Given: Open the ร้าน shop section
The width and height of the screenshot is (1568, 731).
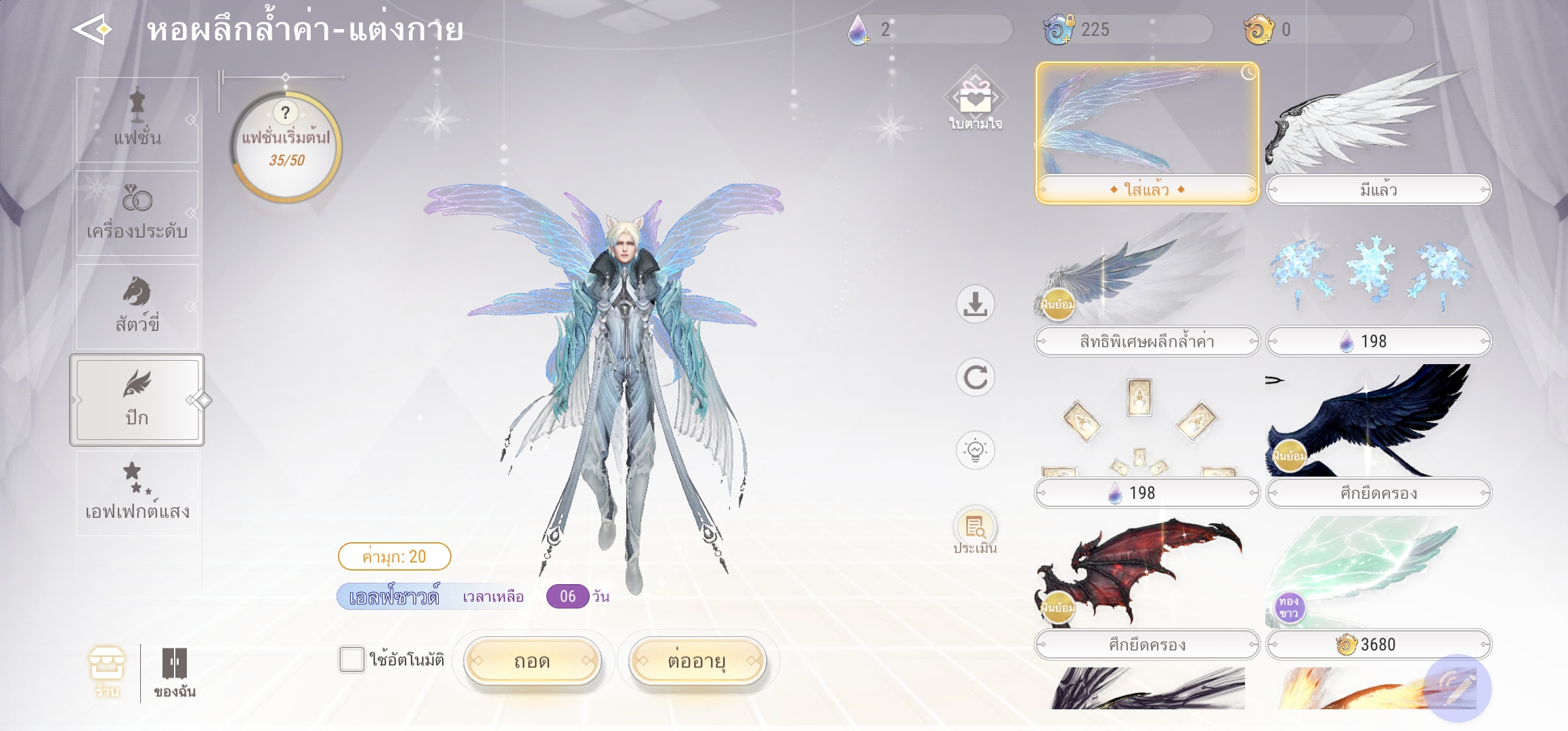Looking at the screenshot, I should coord(107,671).
